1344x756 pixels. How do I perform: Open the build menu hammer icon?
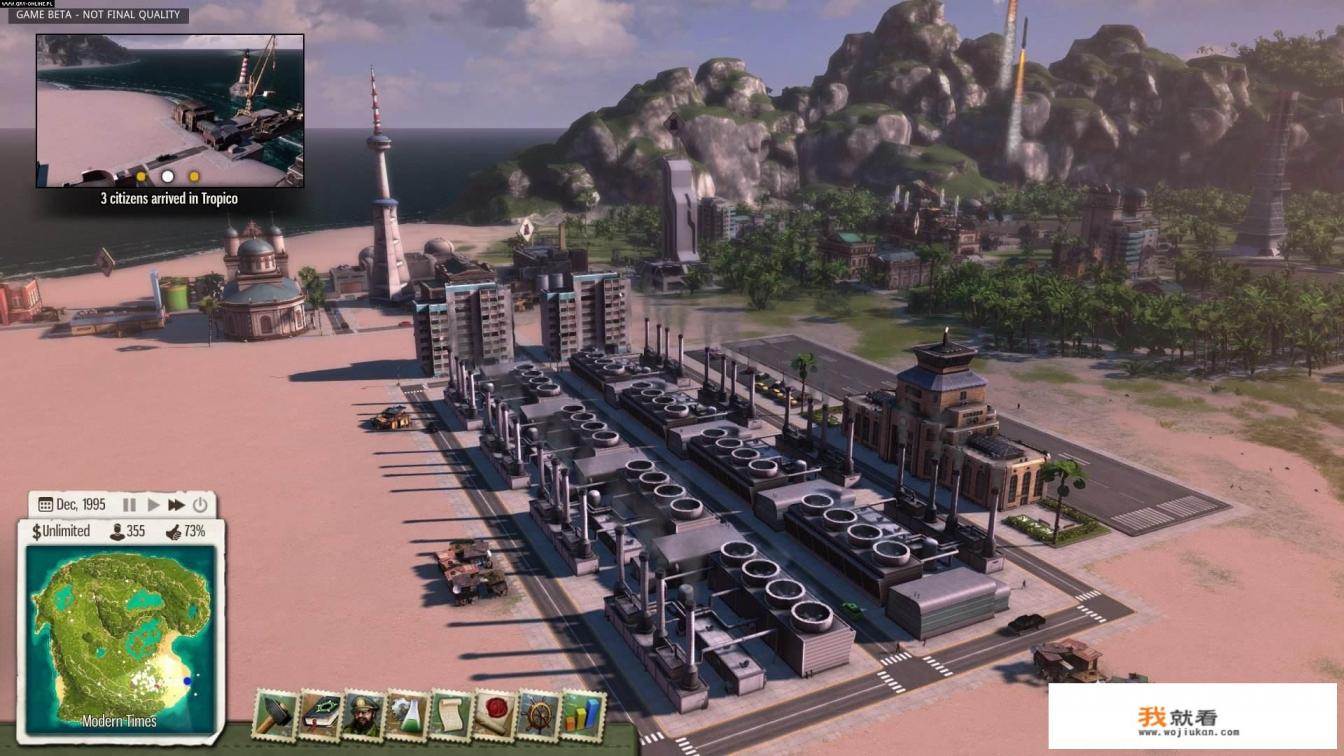coord(275,715)
